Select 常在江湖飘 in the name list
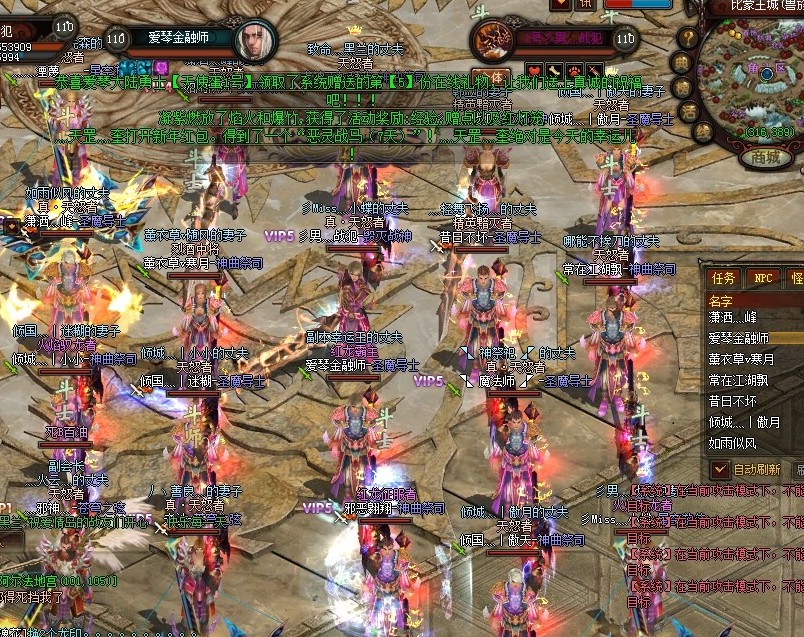Screen dimensions: 804x637 pyautogui.click(x=741, y=380)
